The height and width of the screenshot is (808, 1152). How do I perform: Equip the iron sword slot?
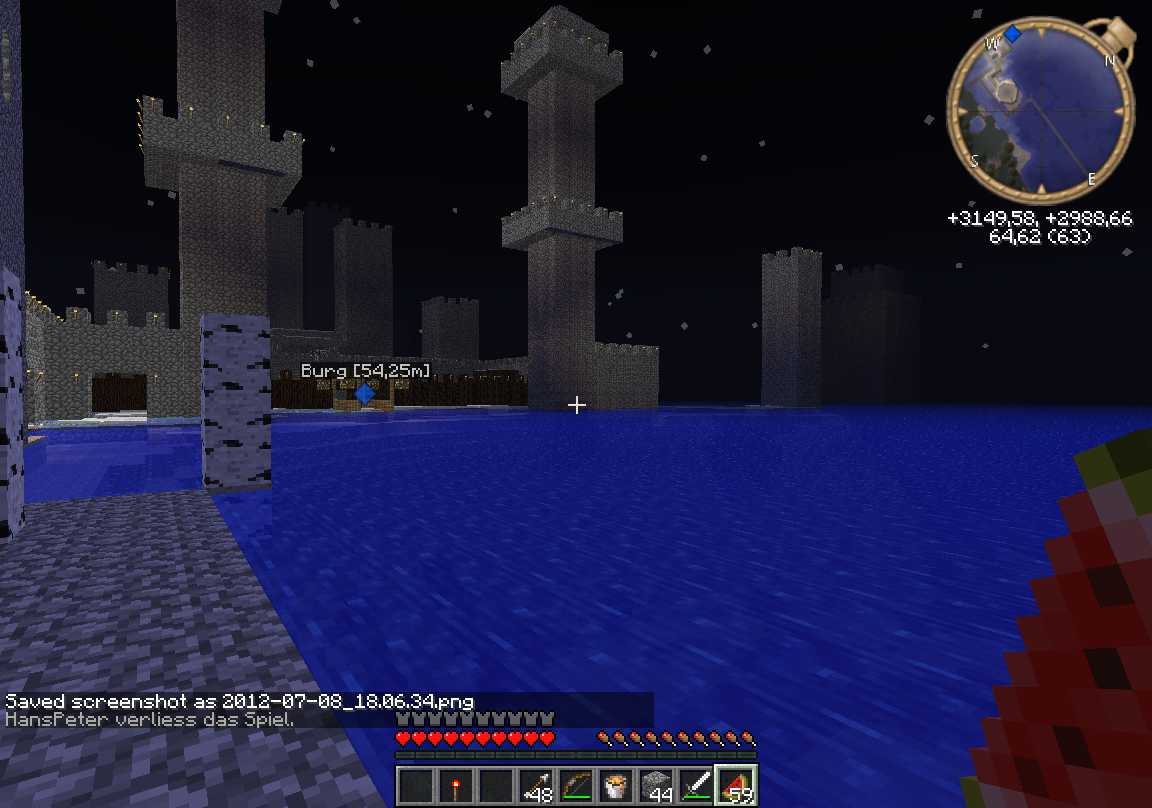(696, 785)
